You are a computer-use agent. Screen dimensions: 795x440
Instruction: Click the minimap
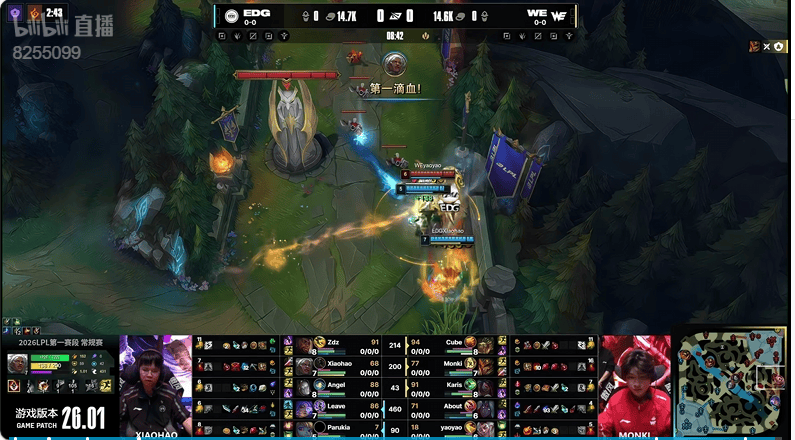pyautogui.click(x=733, y=386)
